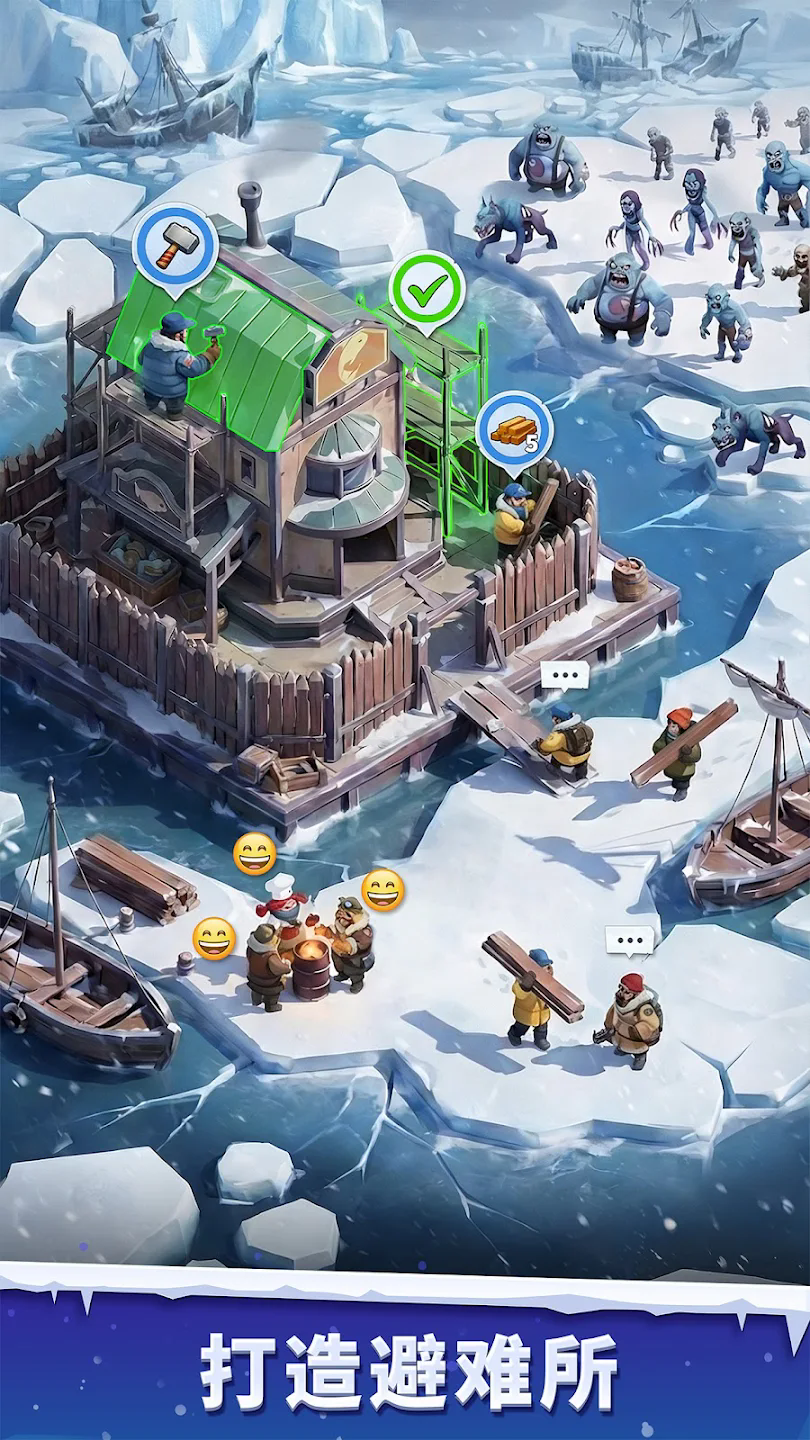Screen dimensions: 810x1440
Task: Collect the wood planks resource bubble
Action: [515, 429]
